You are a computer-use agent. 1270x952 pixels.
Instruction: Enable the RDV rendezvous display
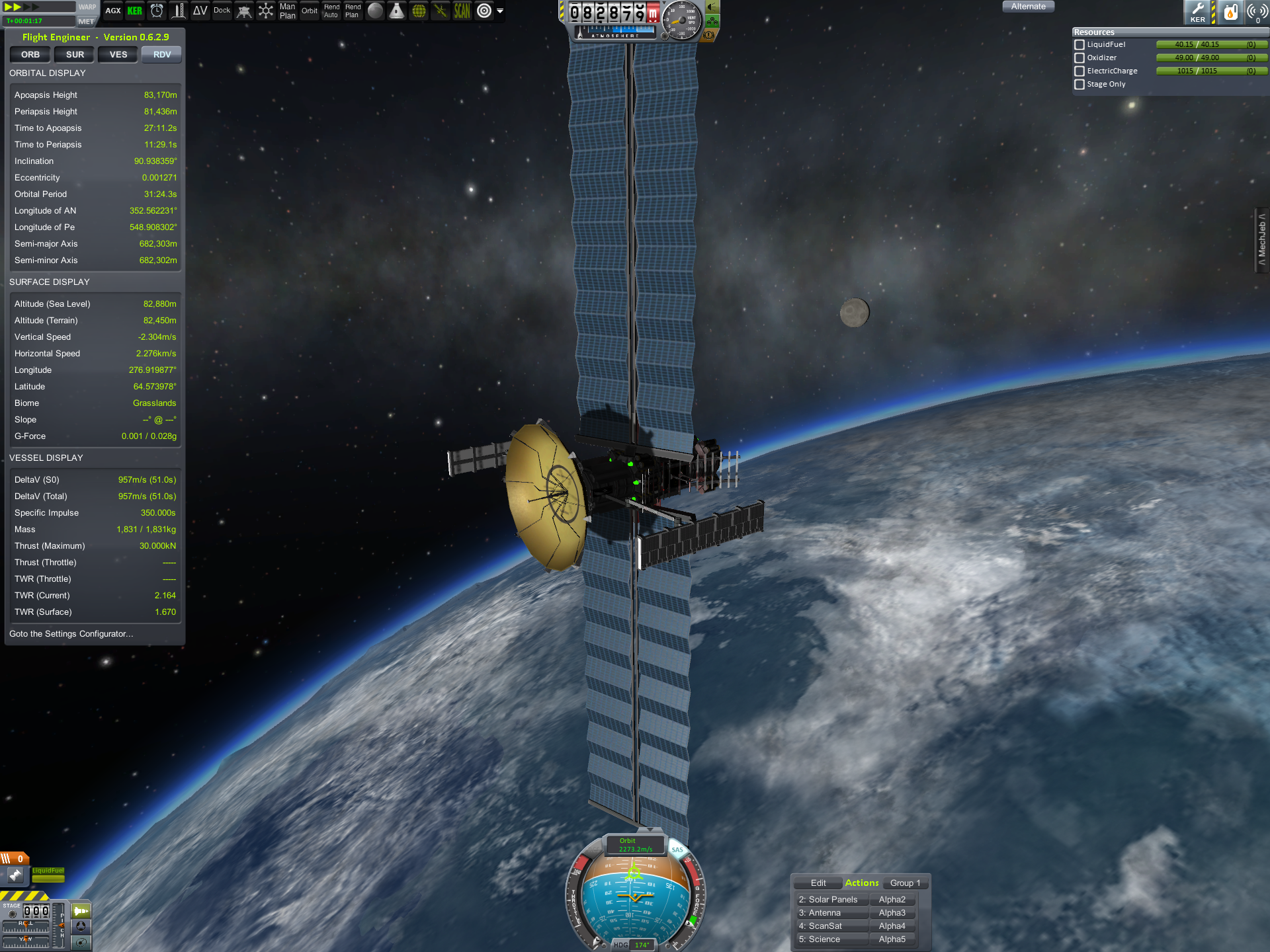(162, 55)
